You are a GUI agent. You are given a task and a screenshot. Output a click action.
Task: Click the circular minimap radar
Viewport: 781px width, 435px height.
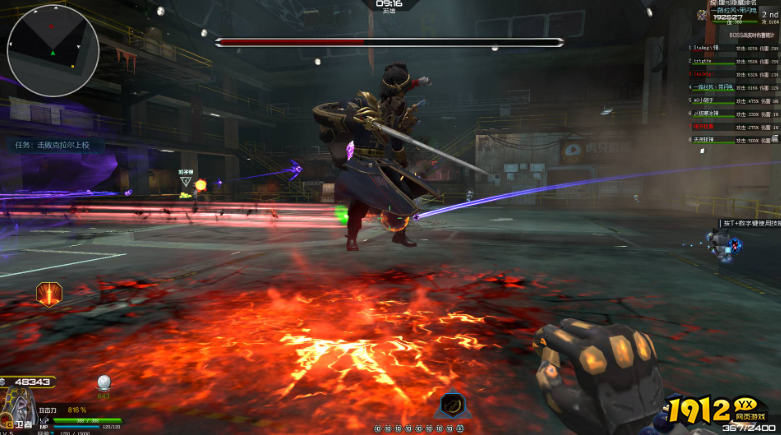point(53,50)
